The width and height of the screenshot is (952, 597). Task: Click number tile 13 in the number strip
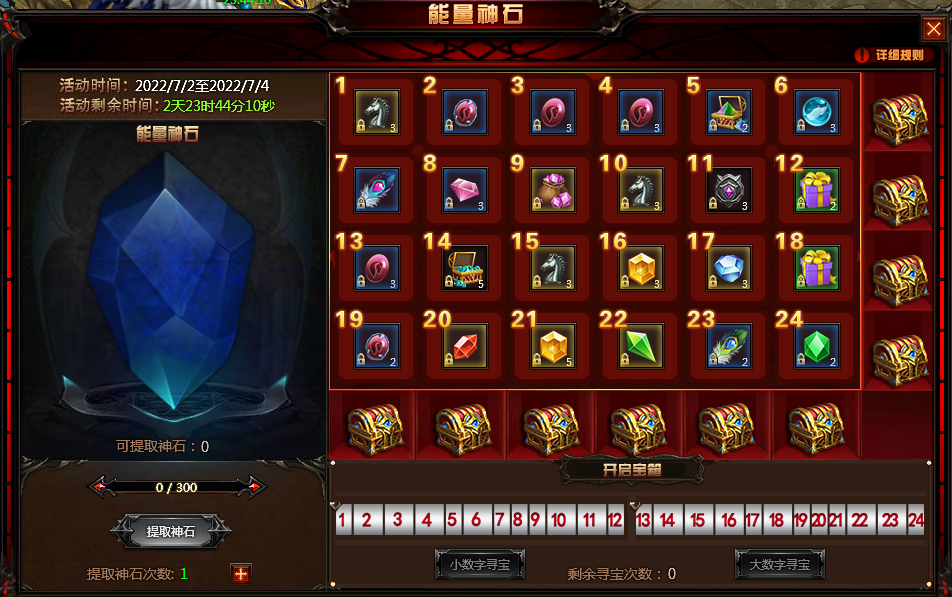coord(643,520)
